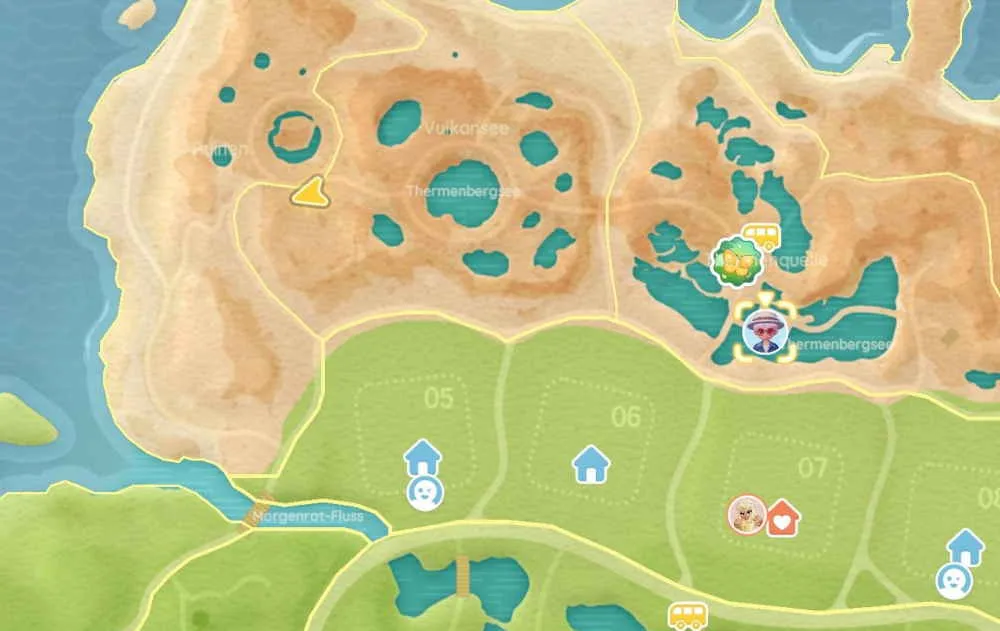Select the smiley face marker near plot 08
The width and height of the screenshot is (1000, 631).
pos(951,581)
